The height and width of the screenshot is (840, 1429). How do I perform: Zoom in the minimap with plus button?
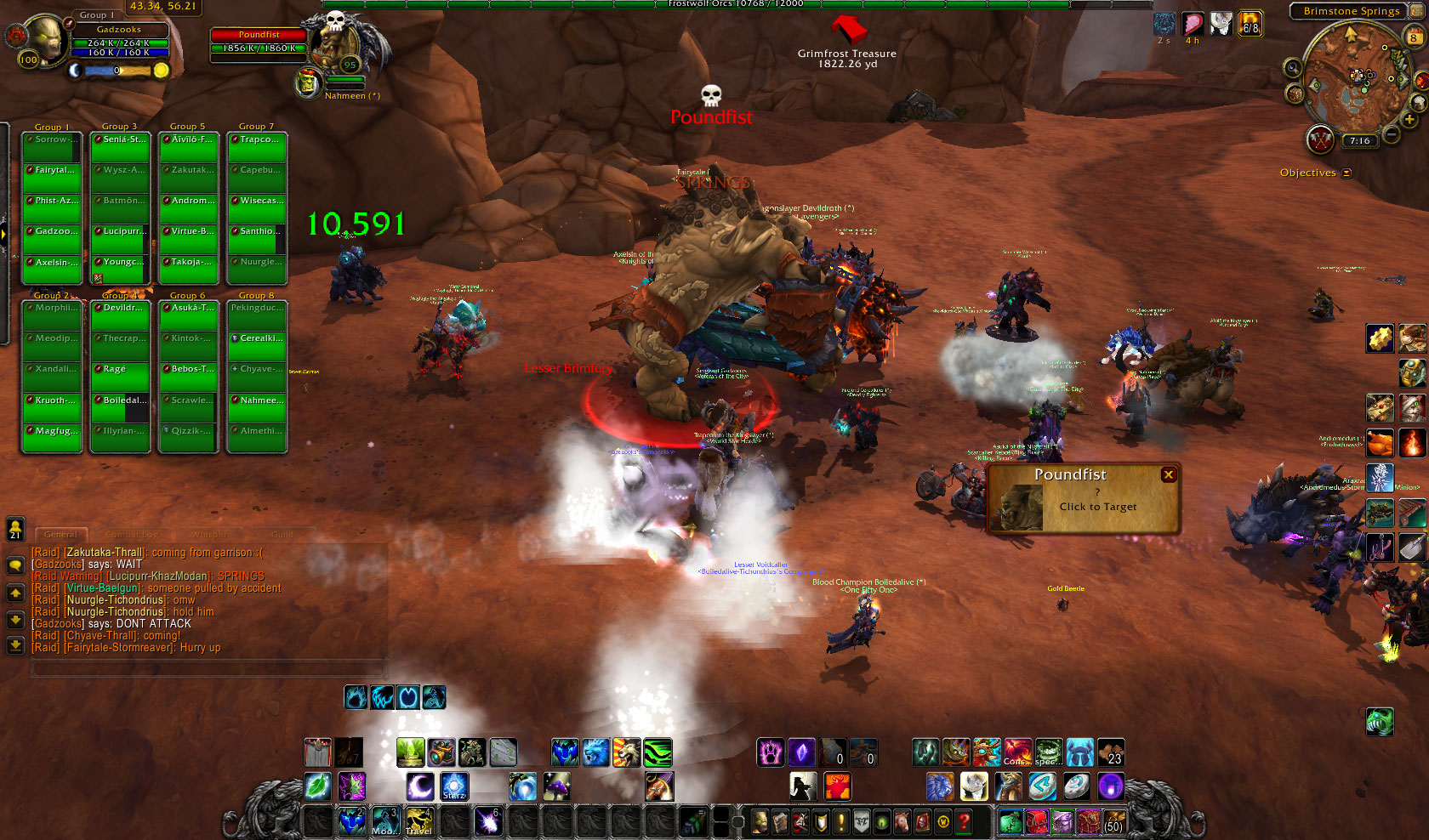(1409, 120)
